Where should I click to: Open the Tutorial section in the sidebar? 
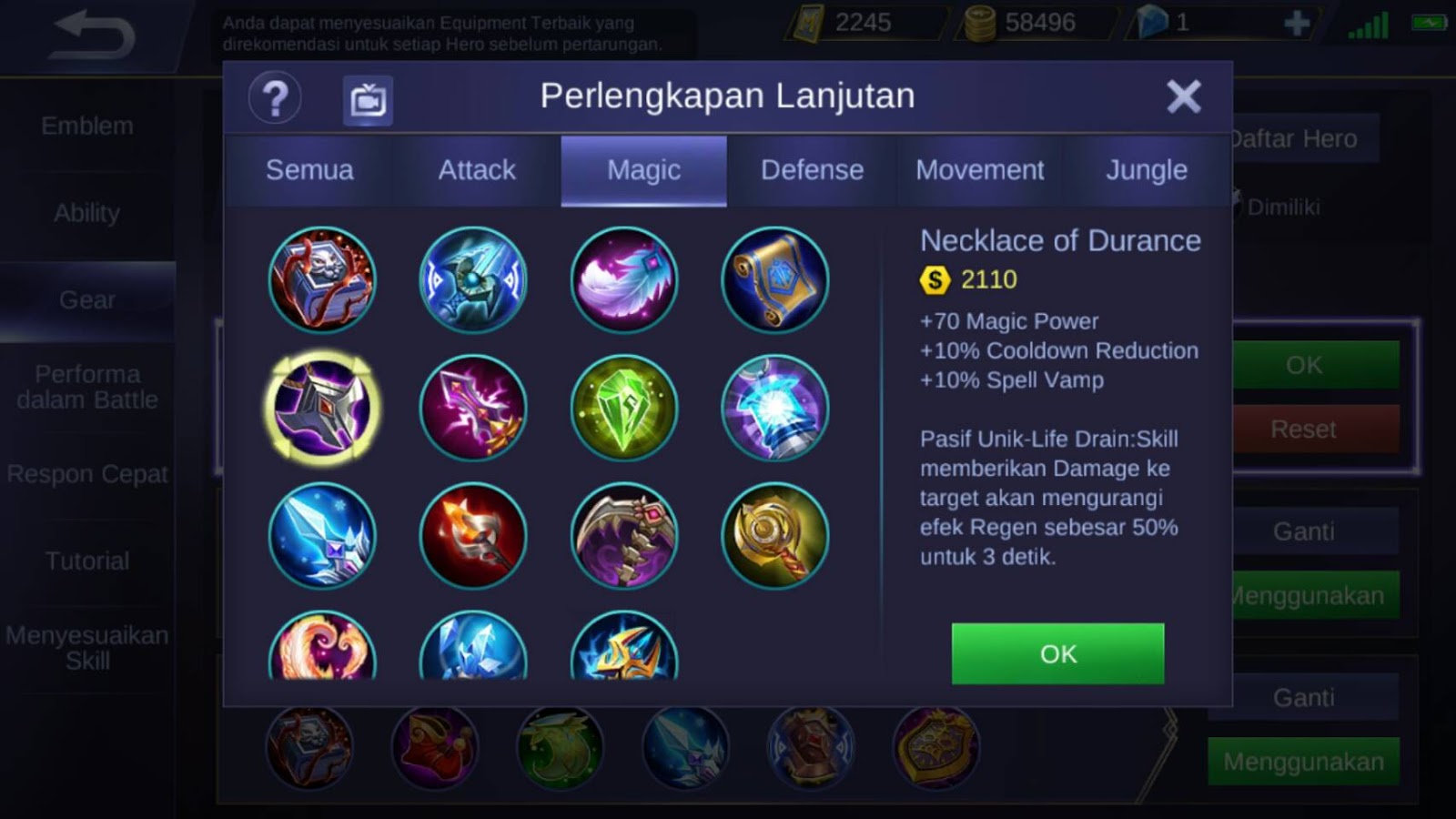click(x=85, y=561)
